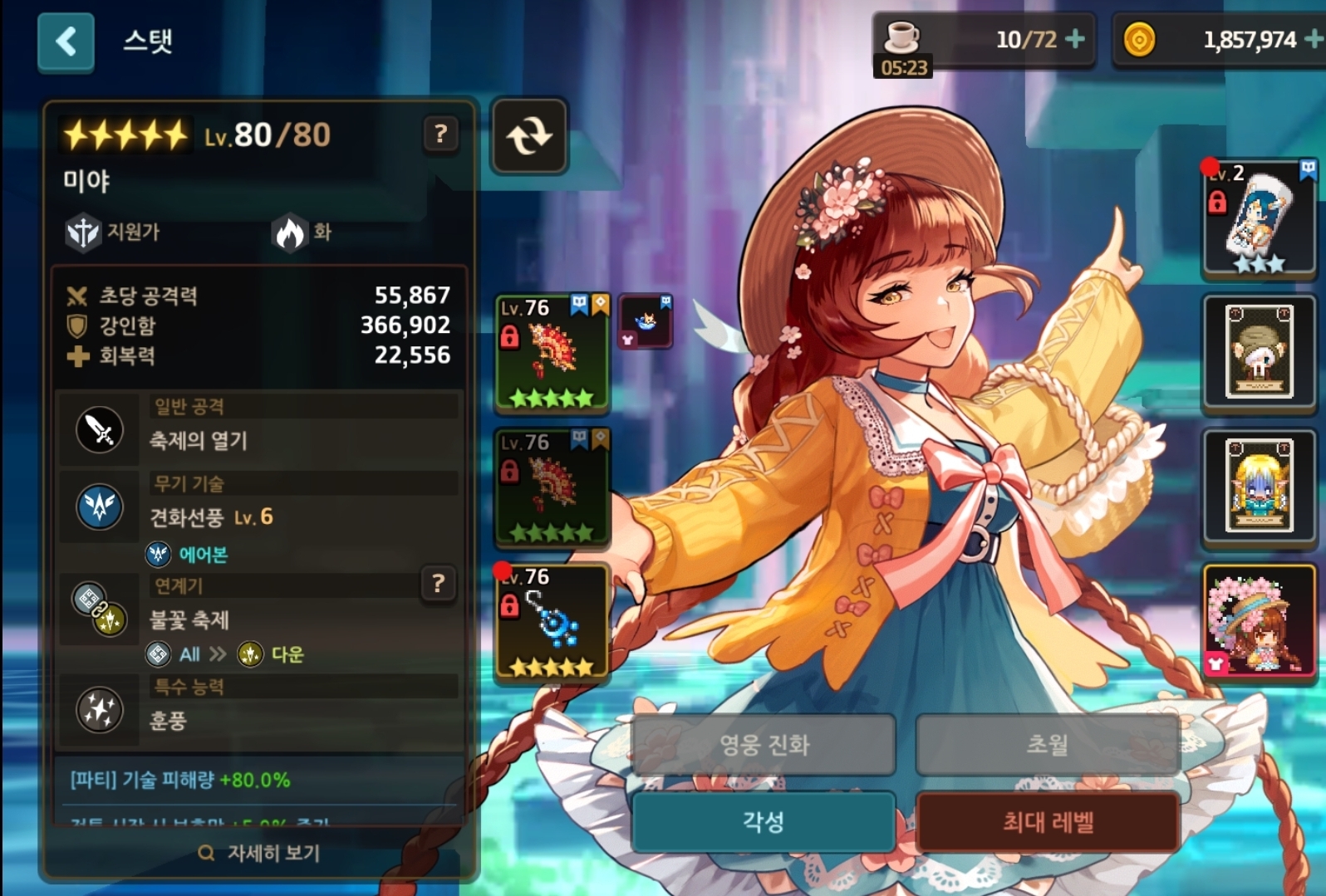This screenshot has width=1326, height=896.
Task: Open the flower wreath costume thumbnail
Action: point(1259,621)
